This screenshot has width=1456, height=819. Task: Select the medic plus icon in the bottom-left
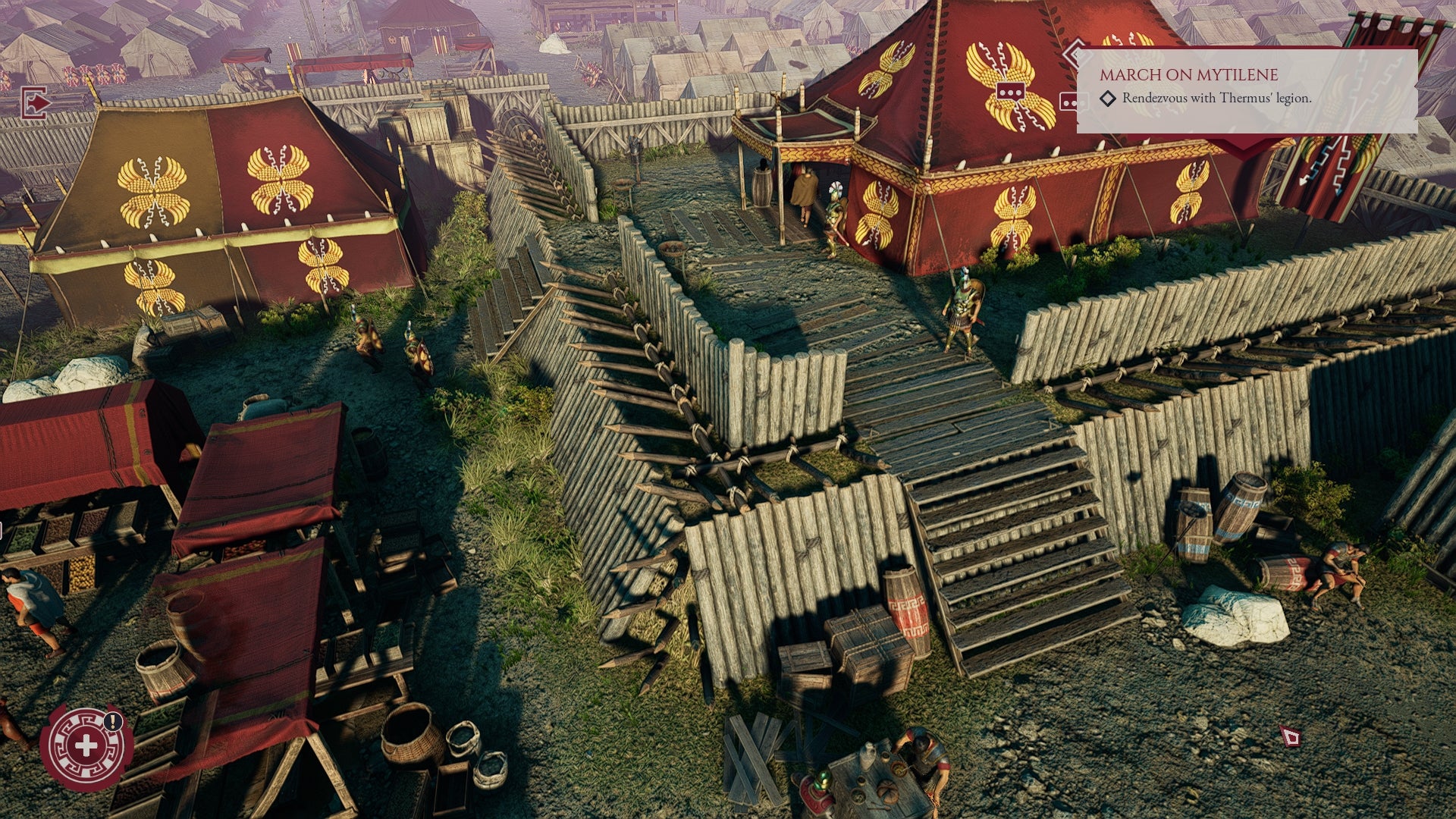[x=88, y=745]
